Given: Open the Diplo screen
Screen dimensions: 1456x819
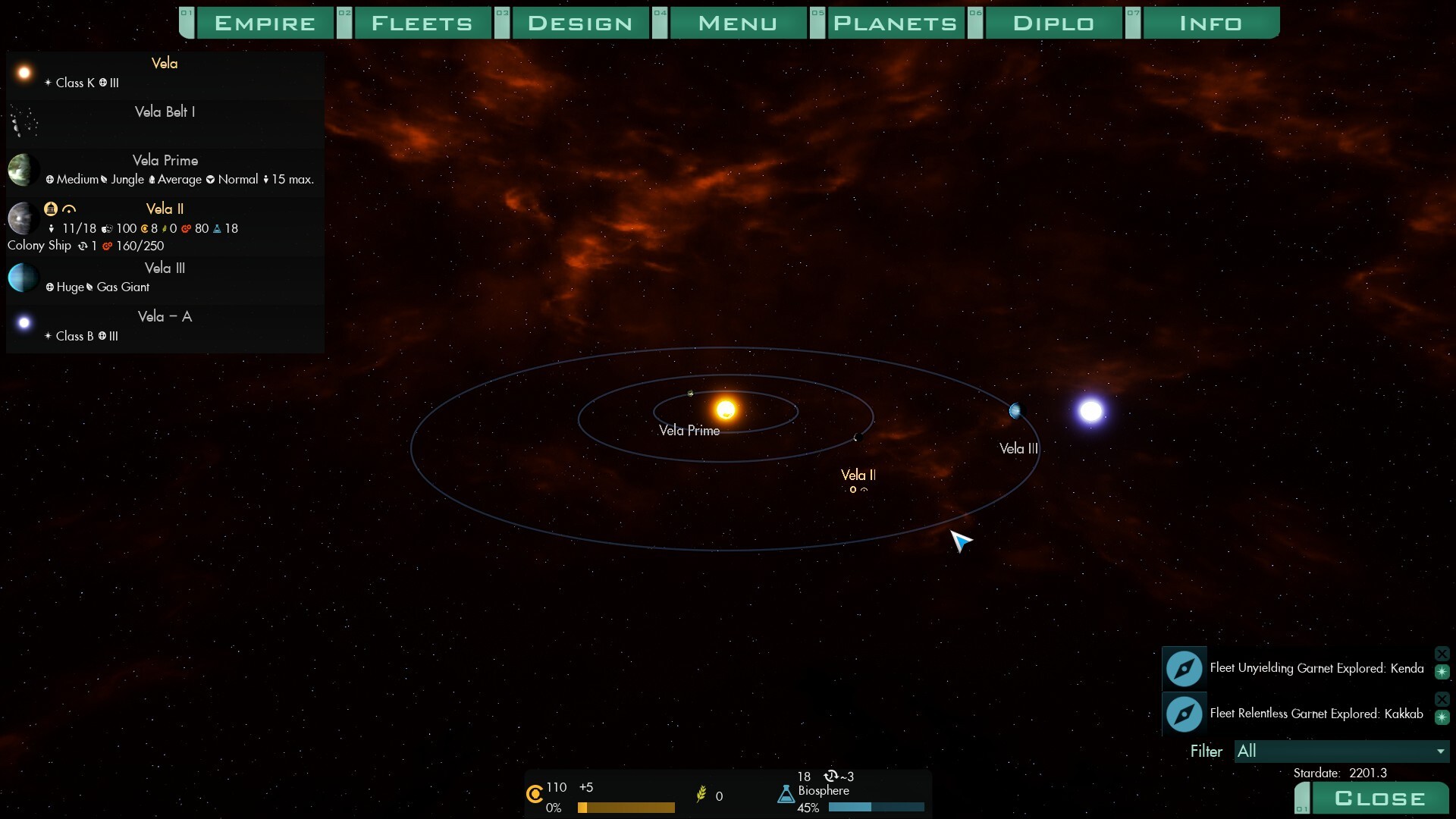Looking at the screenshot, I should click(x=1053, y=24).
